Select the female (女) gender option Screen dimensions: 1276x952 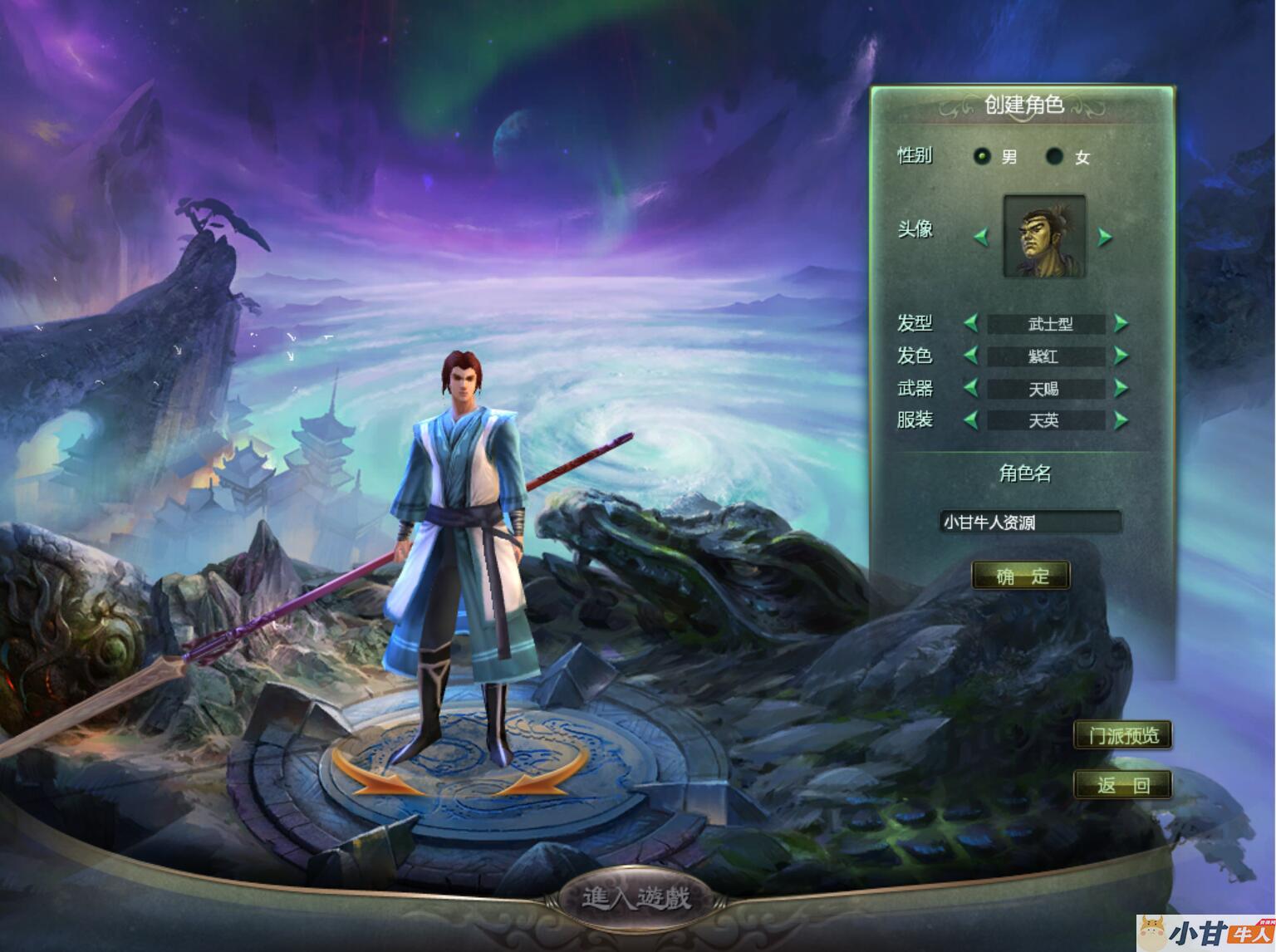(x=1054, y=156)
